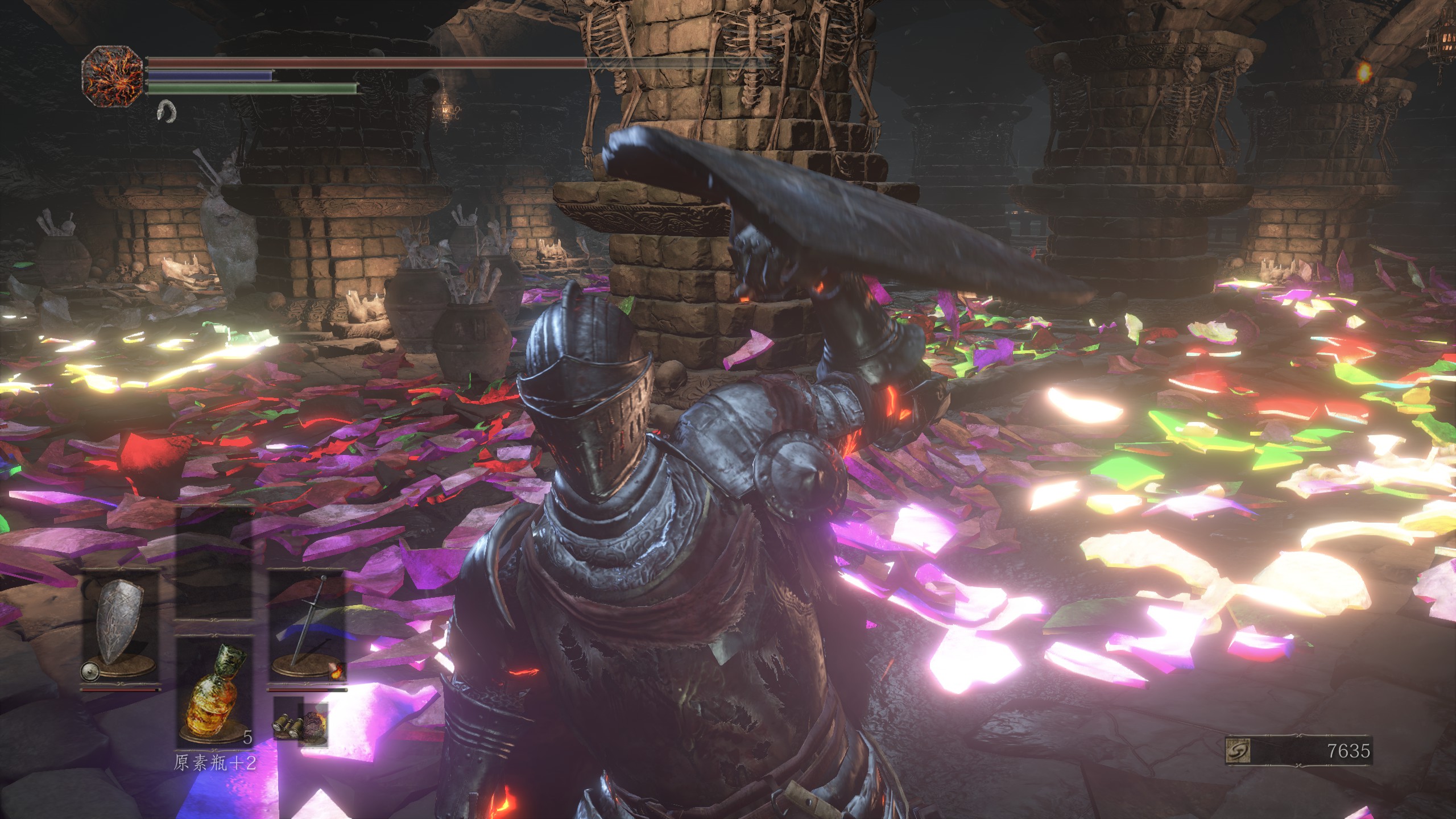The height and width of the screenshot is (819, 1456).
Task: Inspect the serpent ring status icon
Action: click(167, 110)
